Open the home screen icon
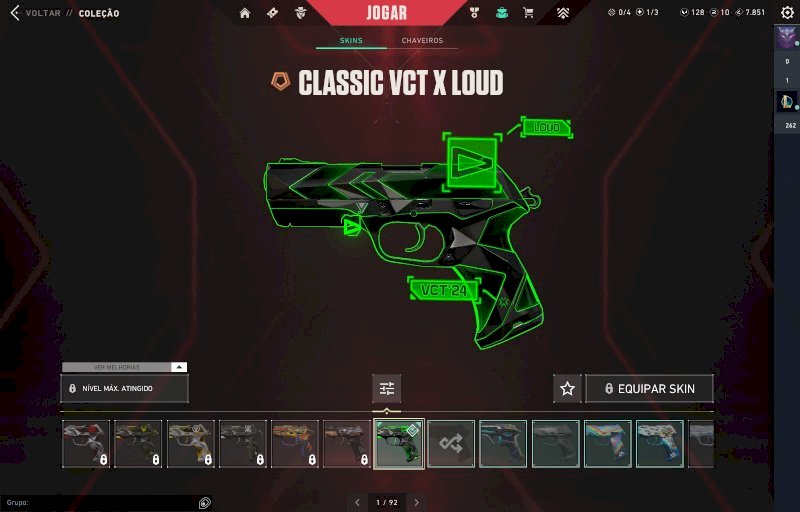Viewport: 800px width, 512px height. (x=245, y=13)
